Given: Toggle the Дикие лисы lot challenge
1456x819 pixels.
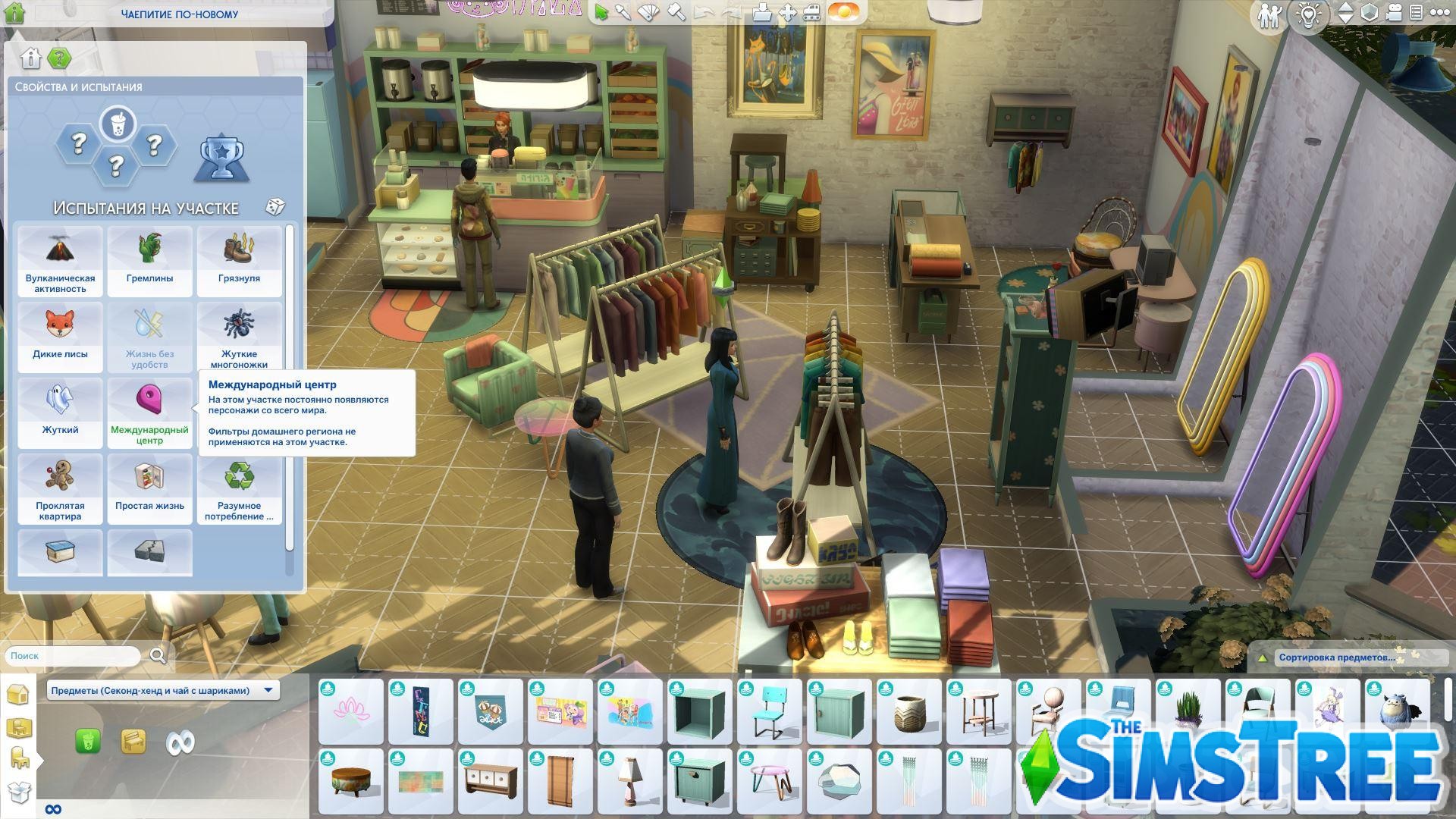Looking at the screenshot, I should click(x=60, y=337).
